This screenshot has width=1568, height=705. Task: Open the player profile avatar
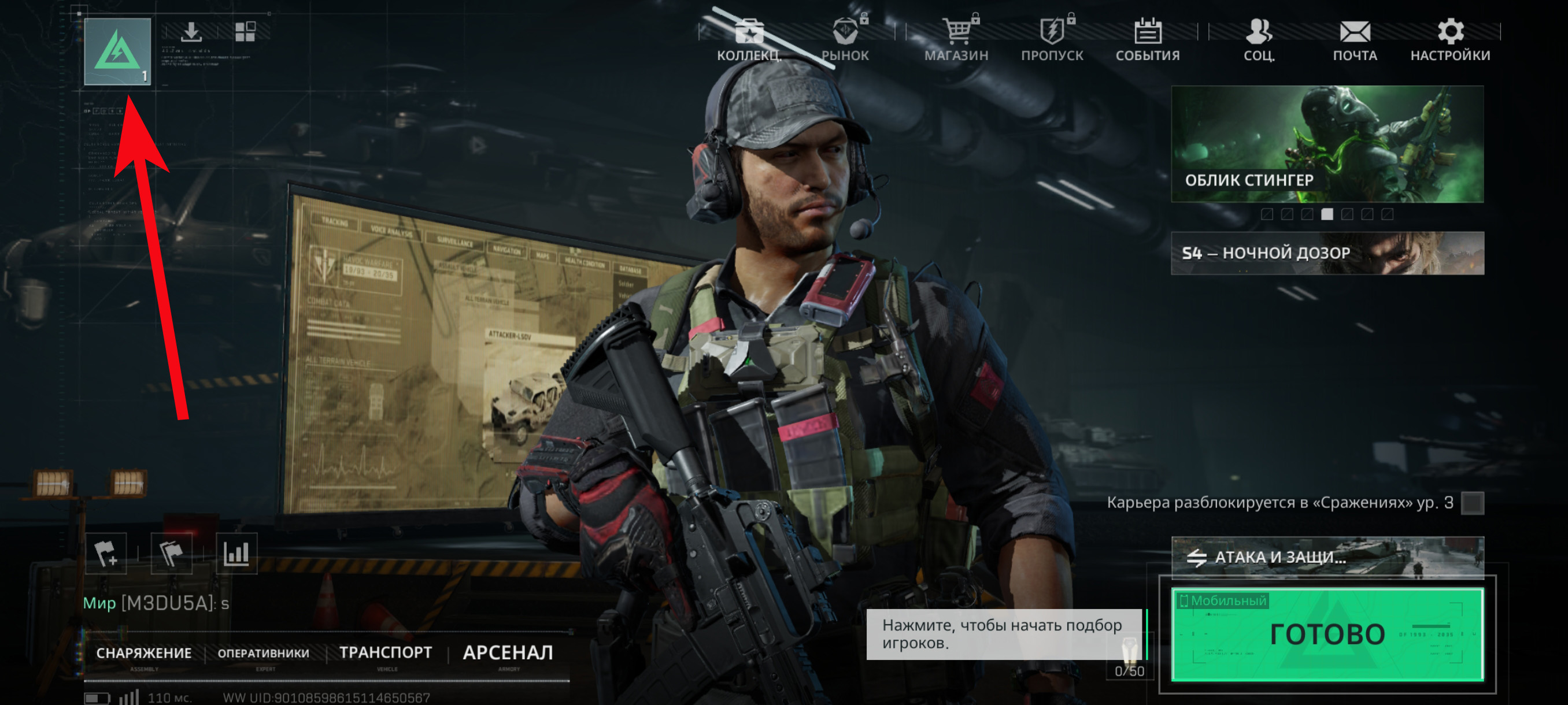click(117, 51)
